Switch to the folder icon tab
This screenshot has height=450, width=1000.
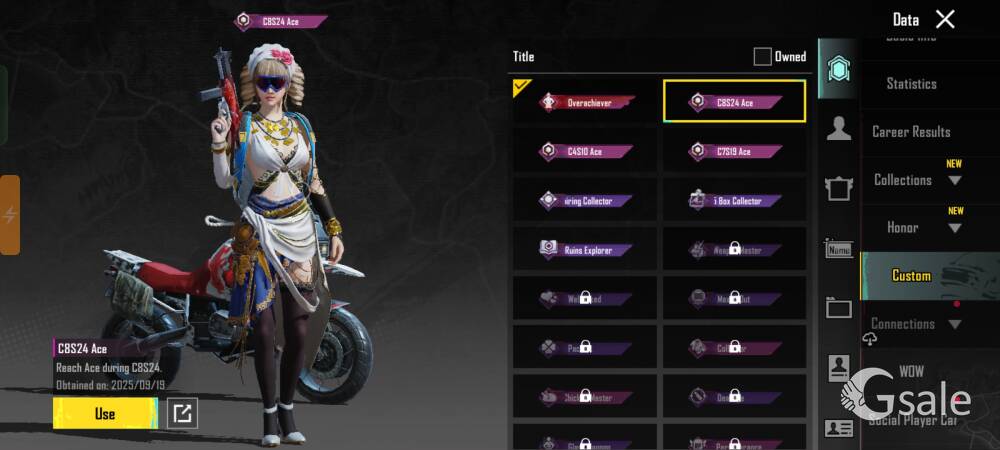coord(838,308)
